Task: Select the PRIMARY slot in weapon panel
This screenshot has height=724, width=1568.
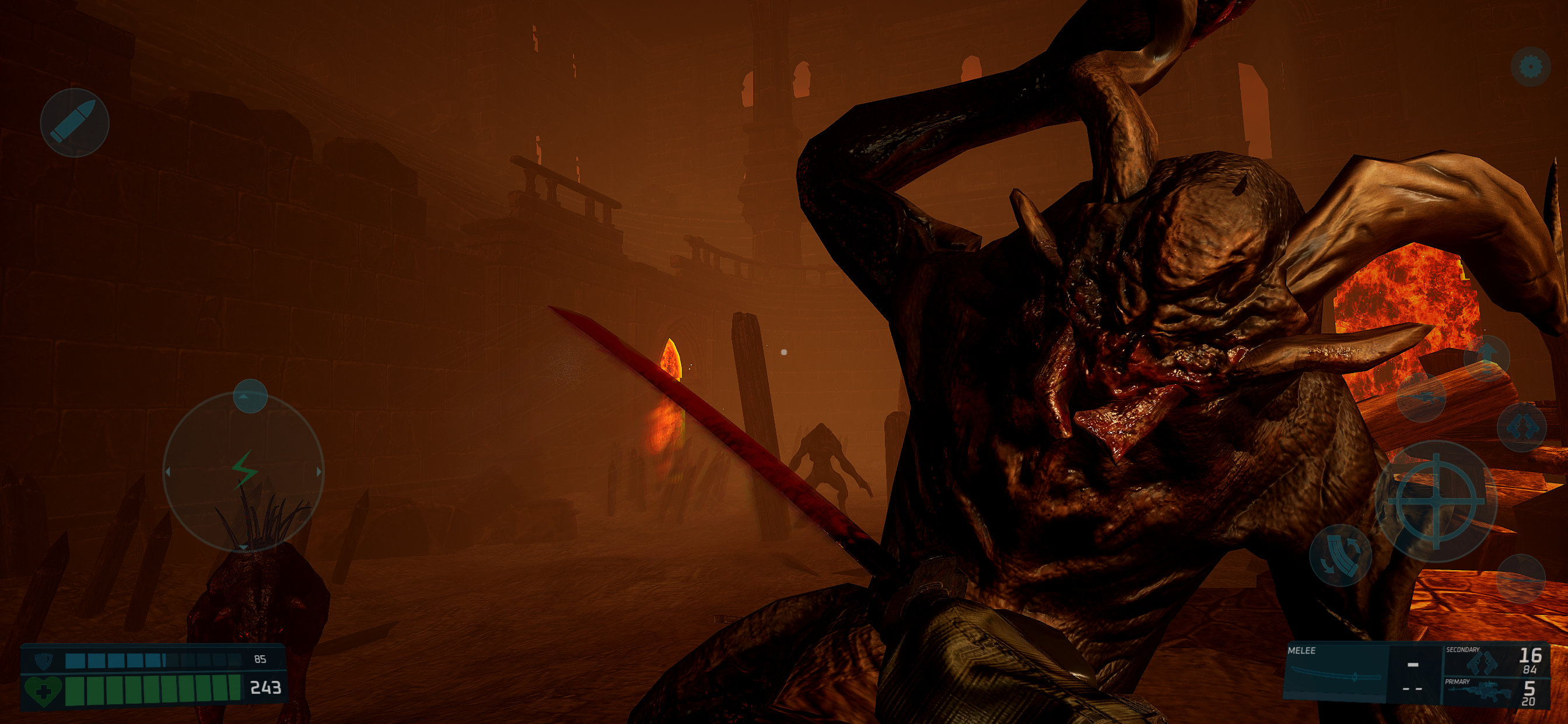Action: coord(1493,691)
